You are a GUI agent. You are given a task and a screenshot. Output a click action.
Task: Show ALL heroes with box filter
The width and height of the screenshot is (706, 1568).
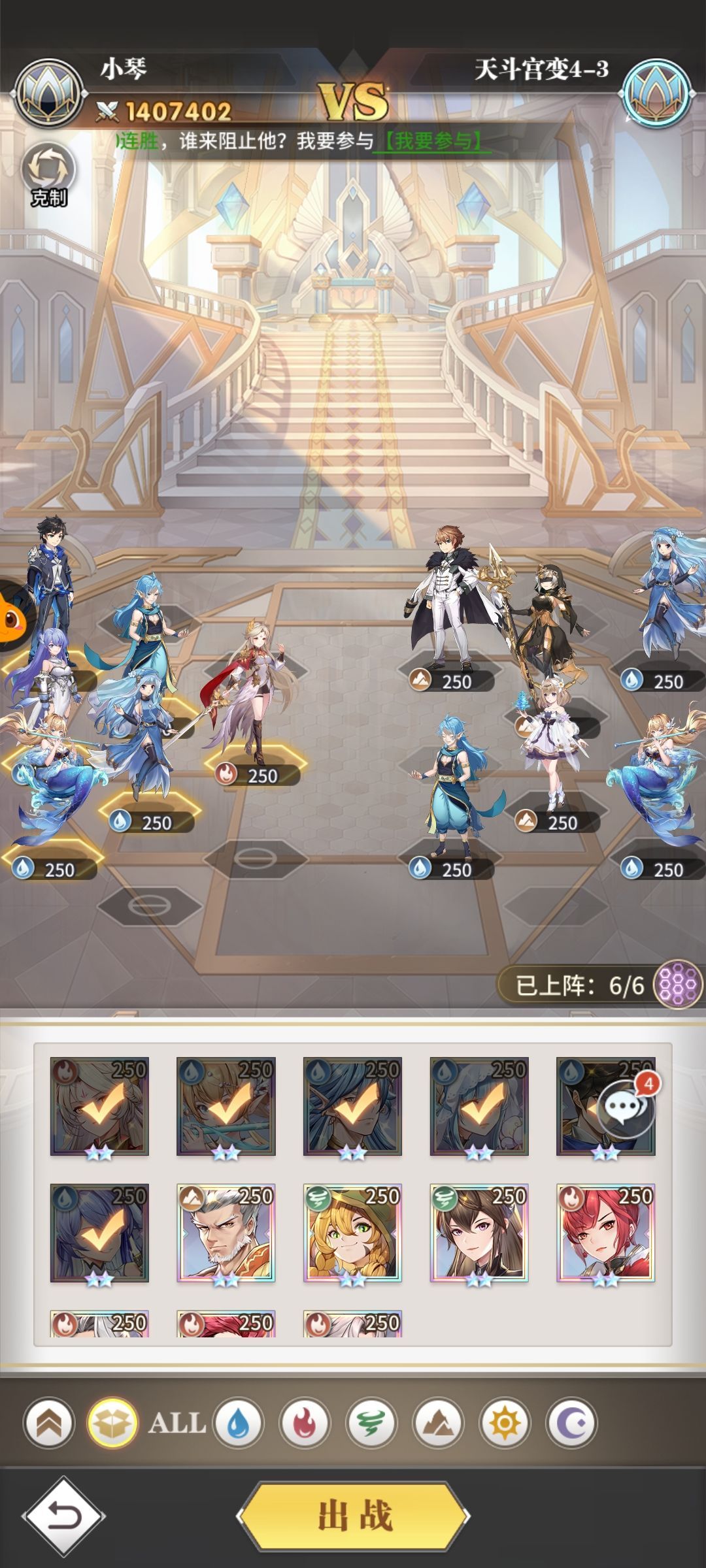(x=112, y=1423)
